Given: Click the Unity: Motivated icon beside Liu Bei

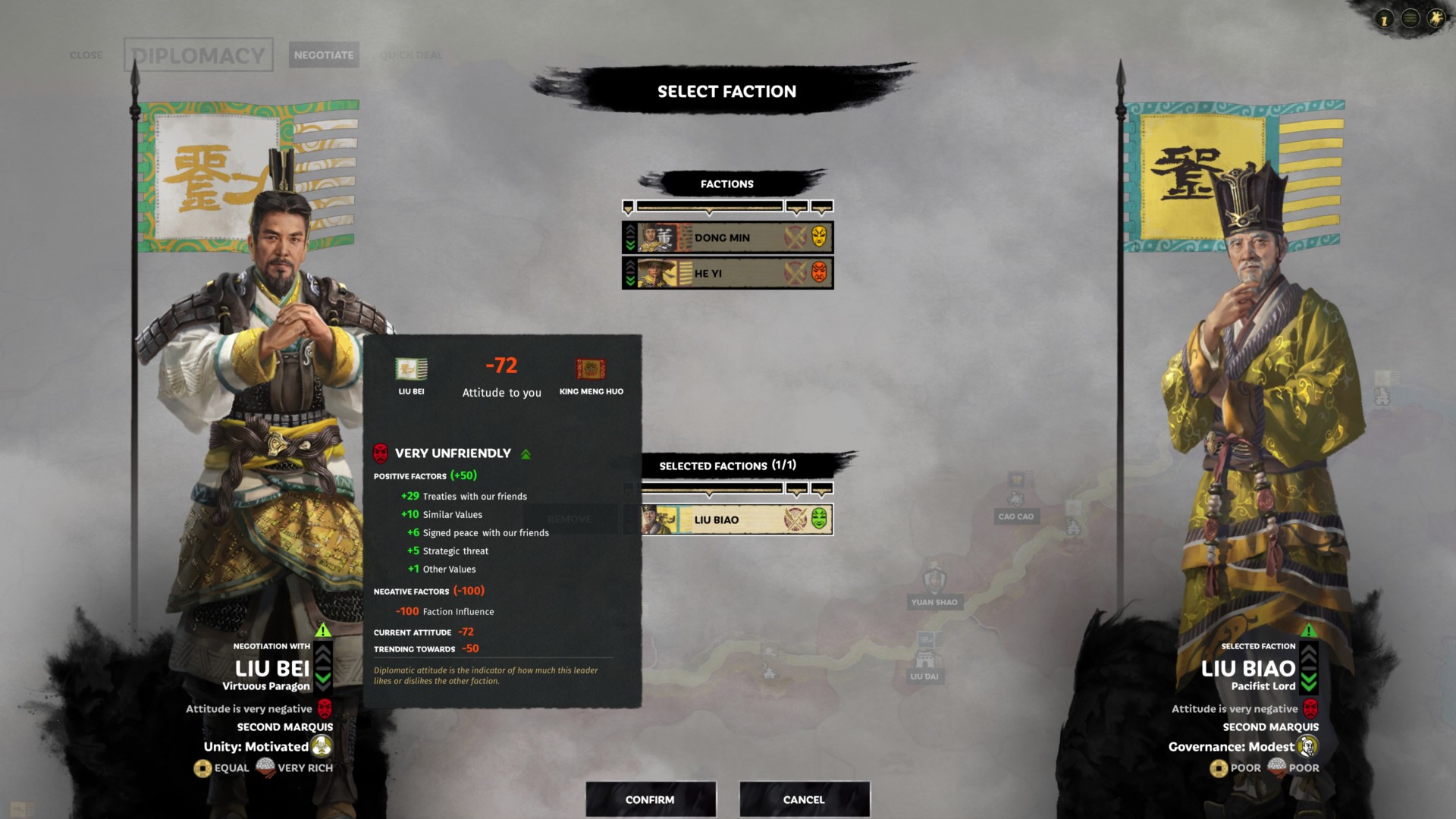Looking at the screenshot, I should [322, 746].
